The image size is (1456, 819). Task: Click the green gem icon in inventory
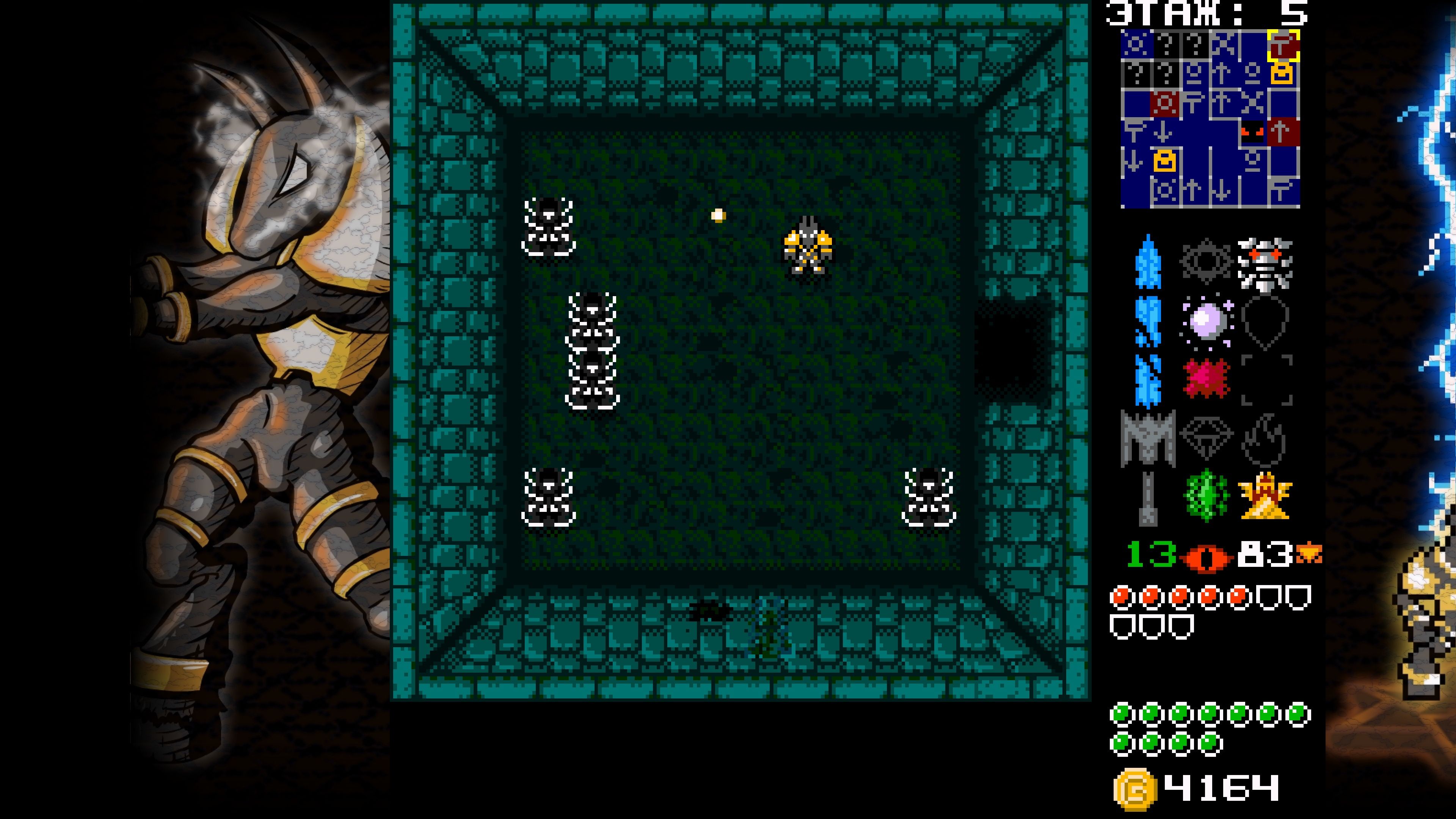1207,496
